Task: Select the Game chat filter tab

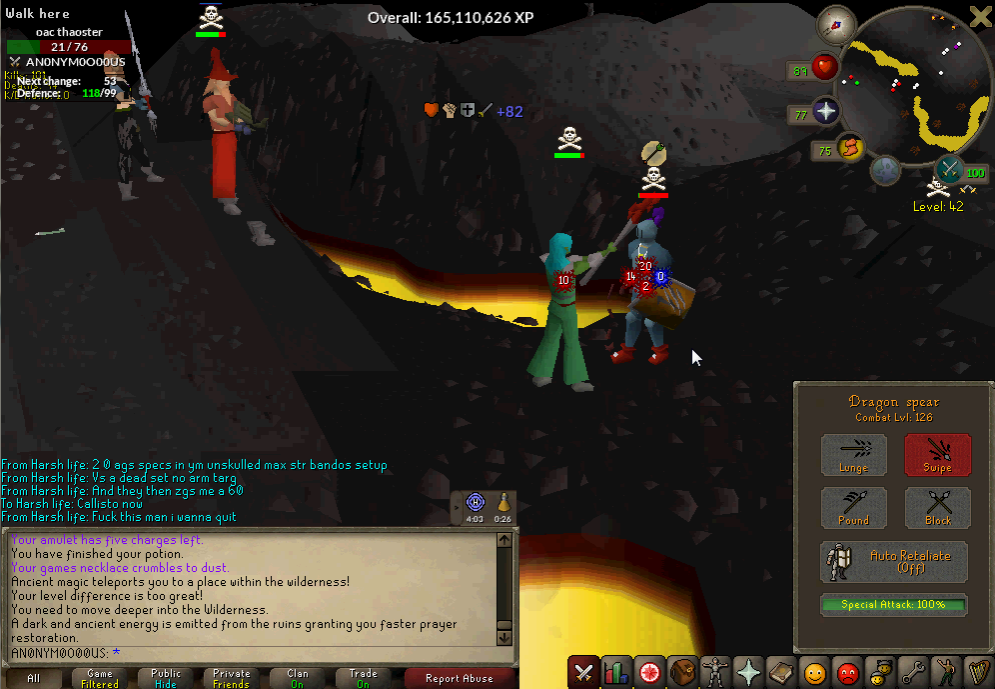Action: [x=100, y=678]
